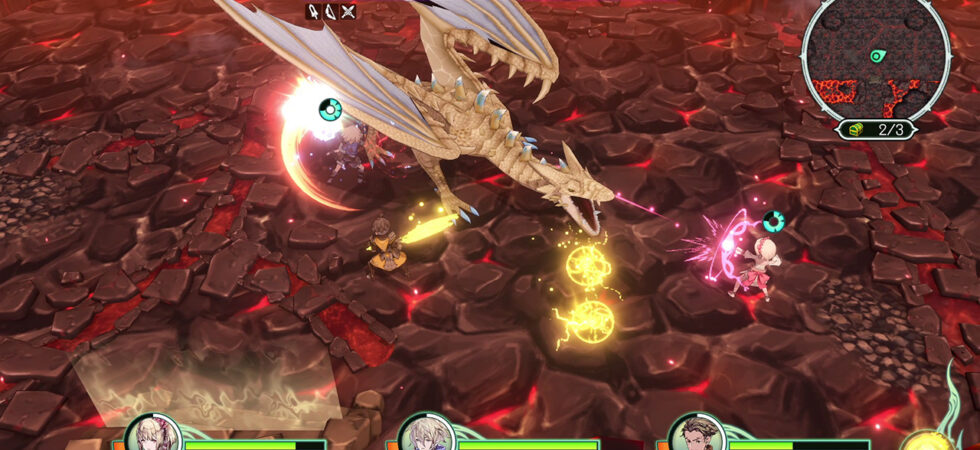Open the circular dungeon minimap

[x=876, y=57]
